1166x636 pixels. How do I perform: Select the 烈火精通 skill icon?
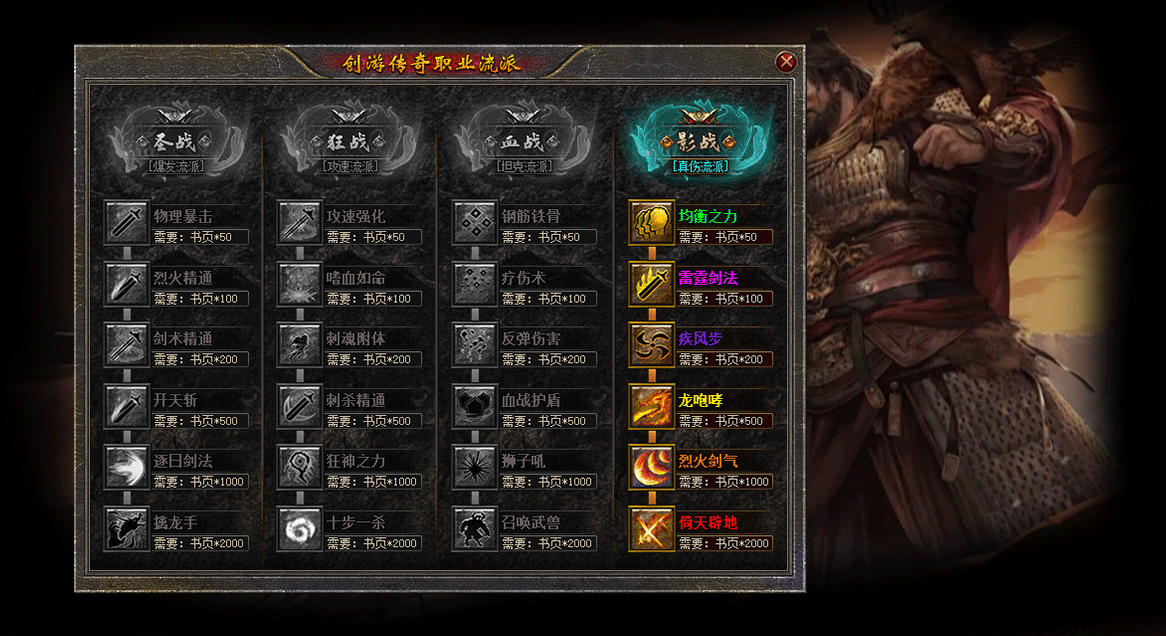coord(127,284)
